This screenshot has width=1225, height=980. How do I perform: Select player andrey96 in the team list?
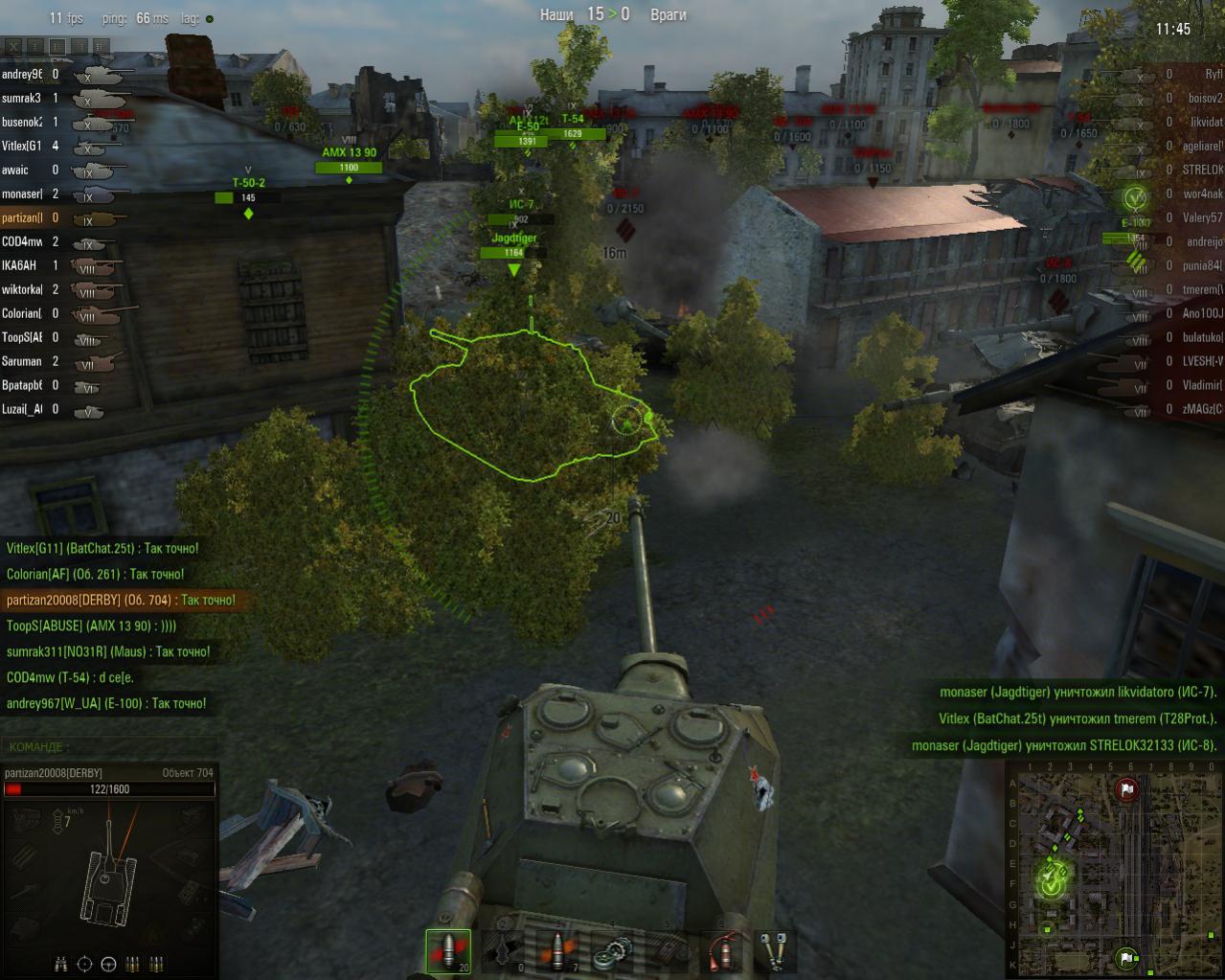22,74
